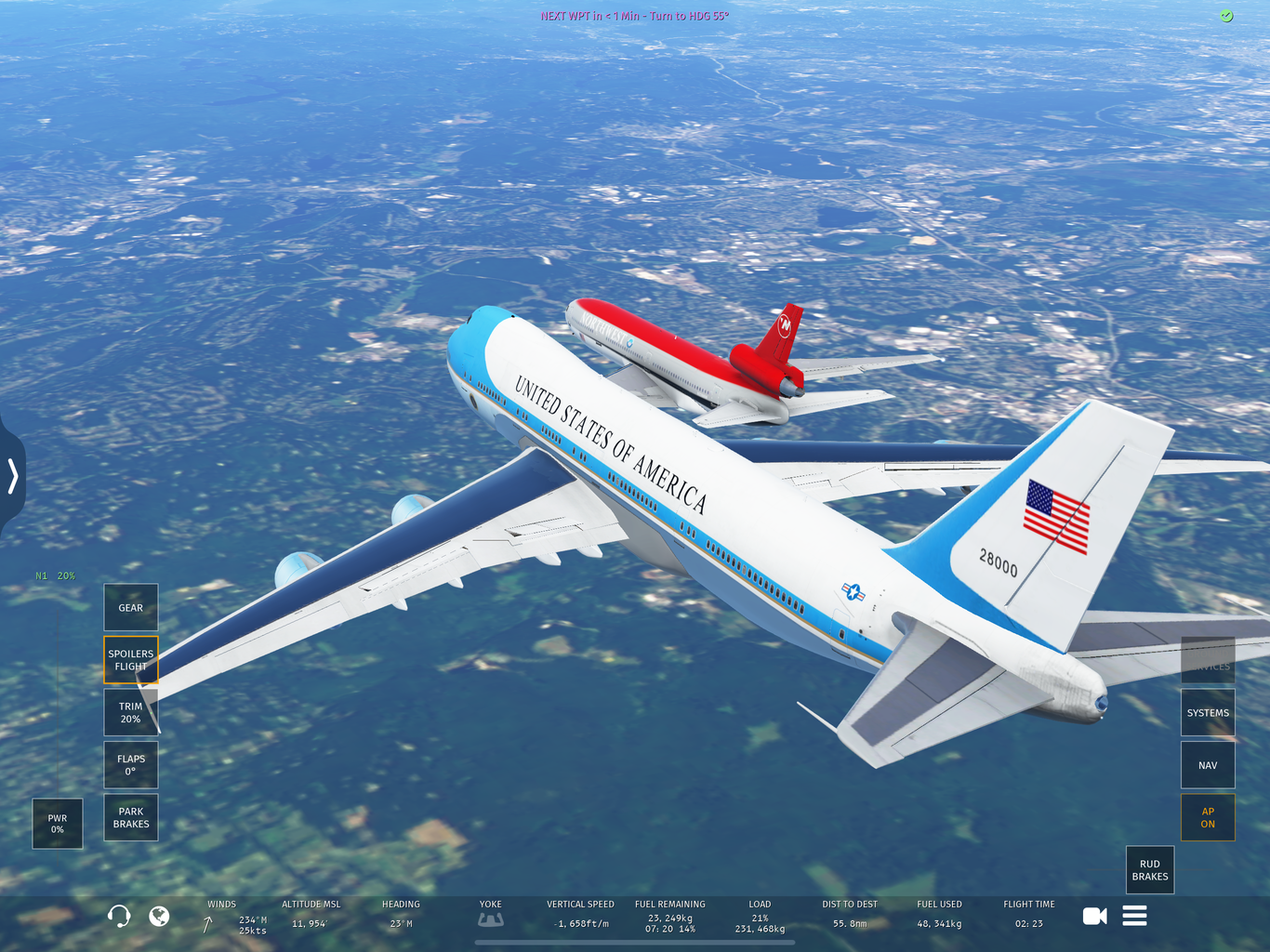
Task: Open the globe map icon
Action: [x=160, y=917]
